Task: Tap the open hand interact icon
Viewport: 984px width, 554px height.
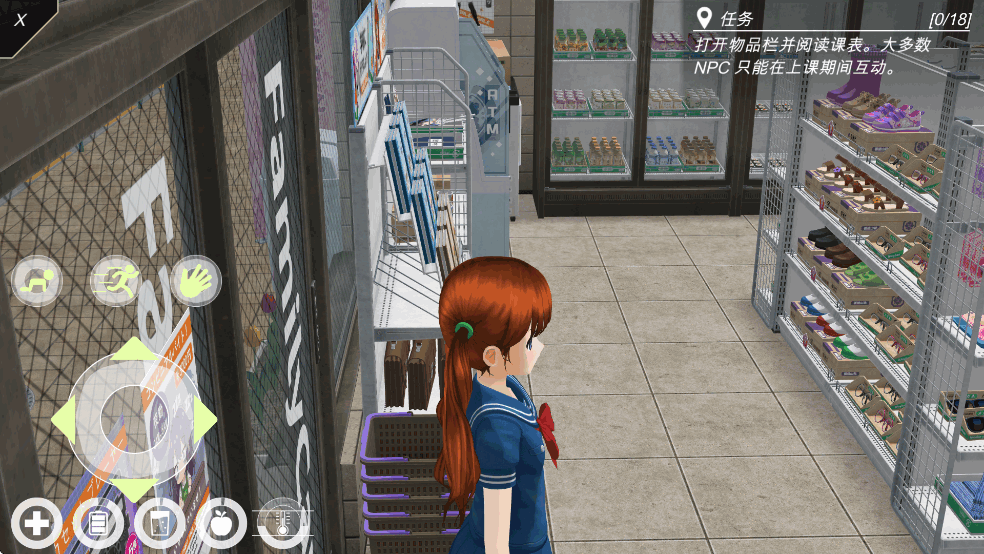Action: (x=195, y=281)
